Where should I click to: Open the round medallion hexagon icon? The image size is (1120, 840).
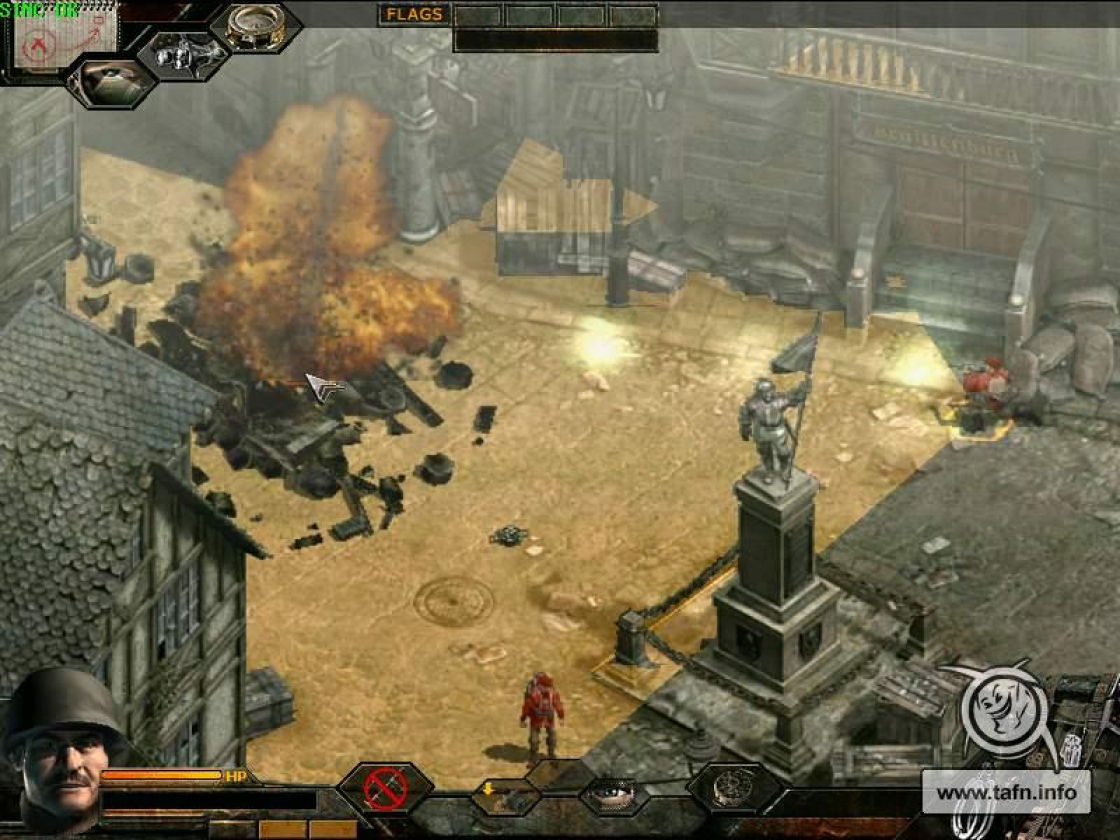tap(733, 787)
